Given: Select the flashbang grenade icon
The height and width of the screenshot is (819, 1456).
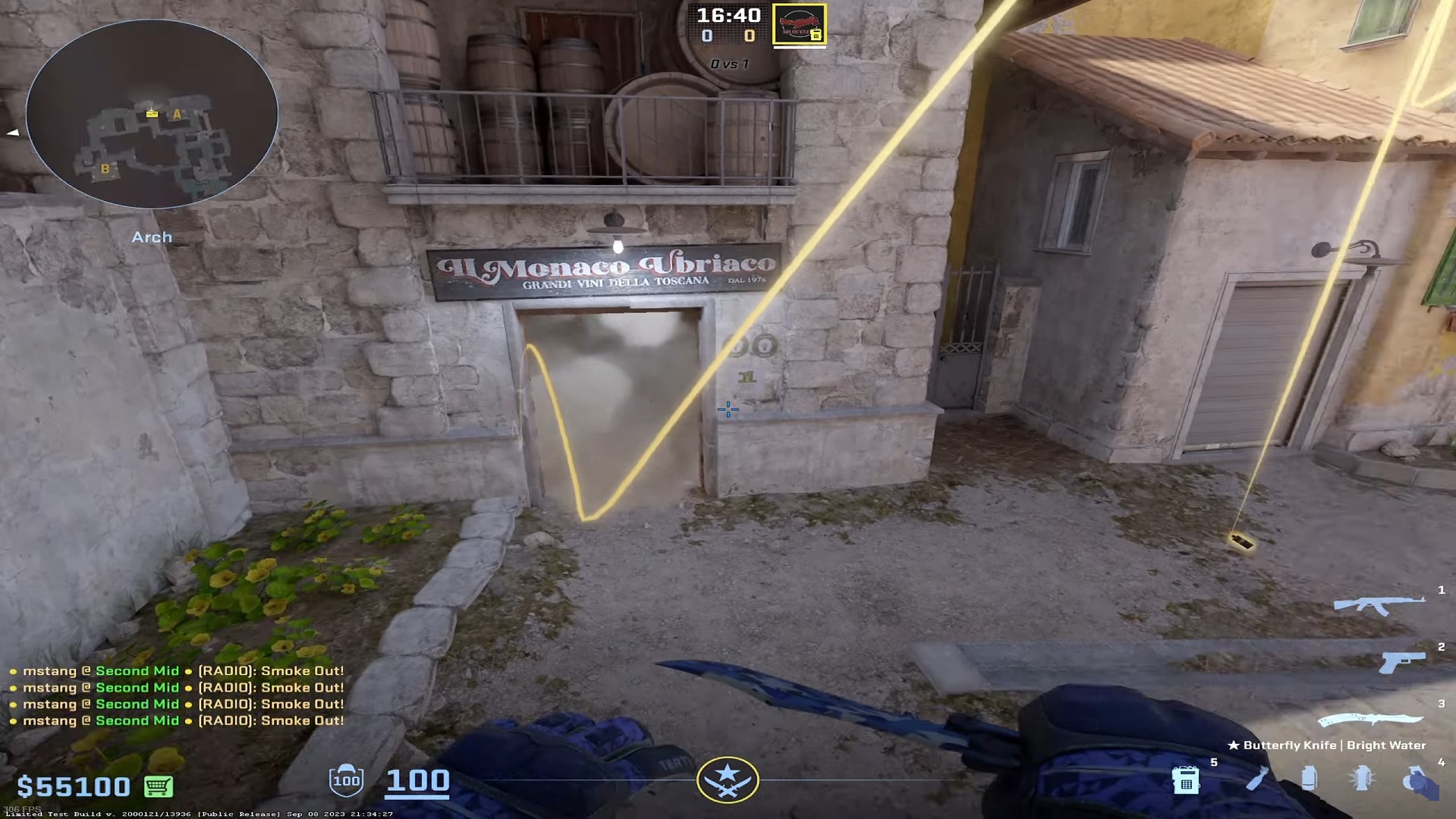Looking at the screenshot, I should pos(1362,777).
